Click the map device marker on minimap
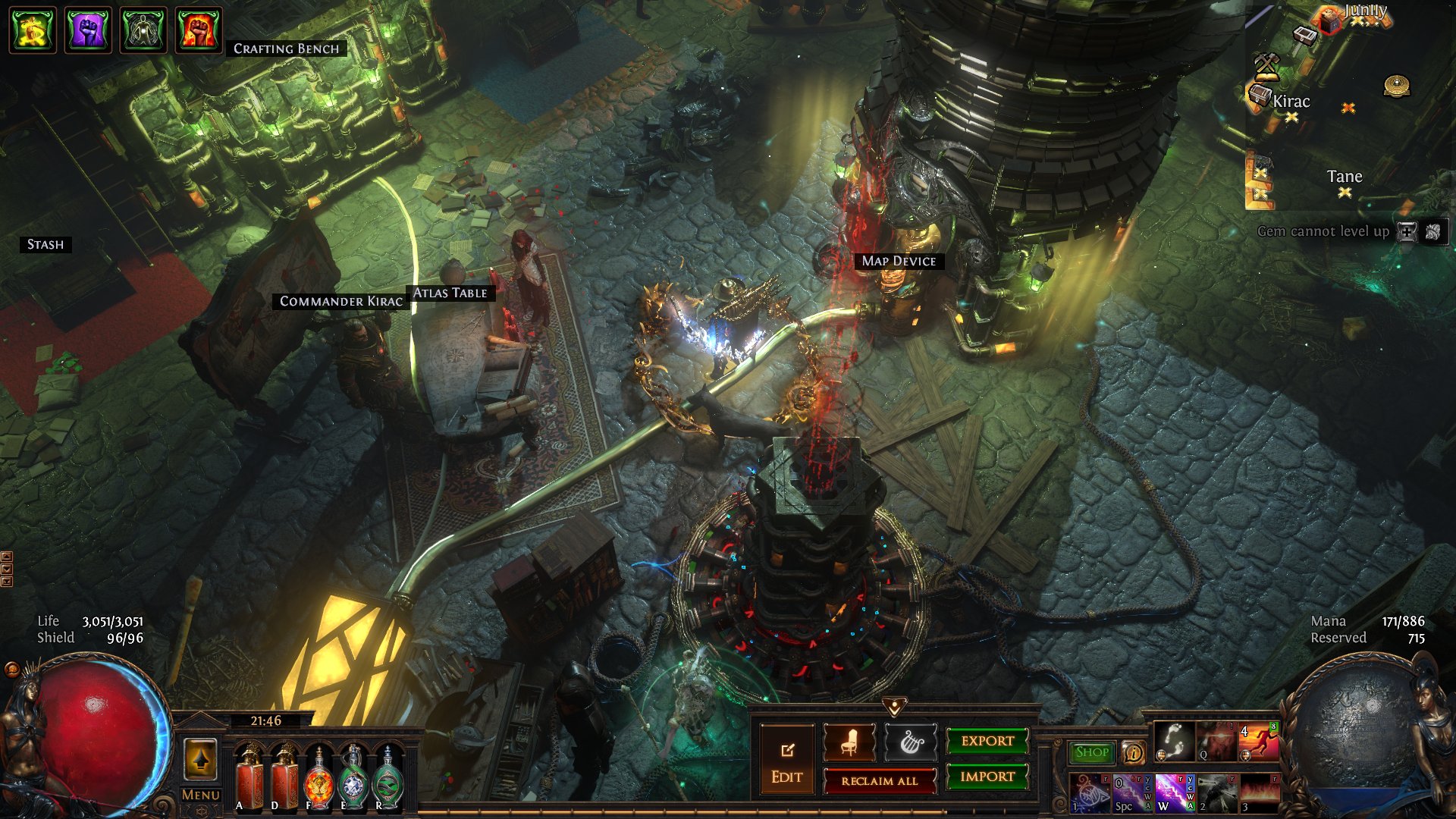1456x819 pixels. [x=1397, y=86]
